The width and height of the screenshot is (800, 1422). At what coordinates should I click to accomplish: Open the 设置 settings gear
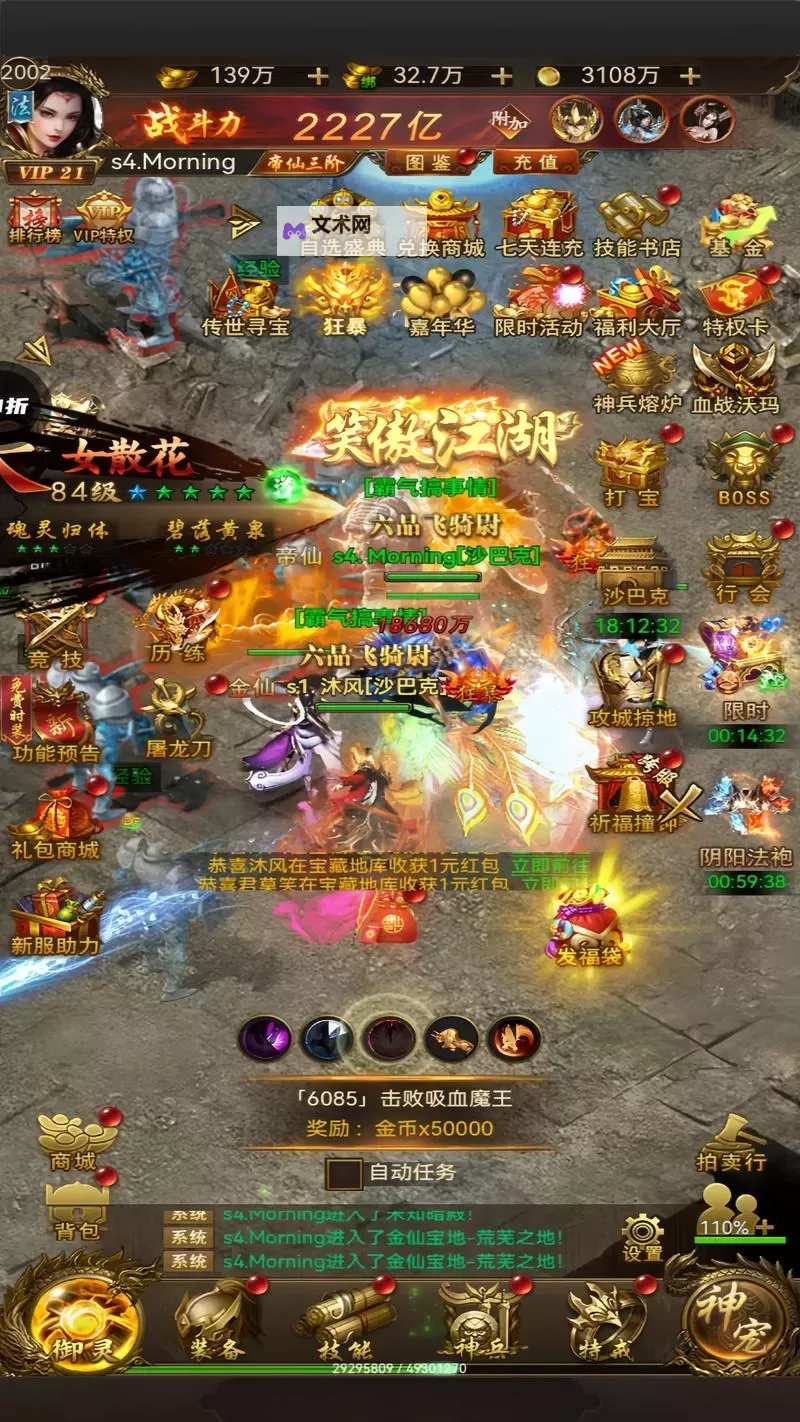(x=642, y=1236)
